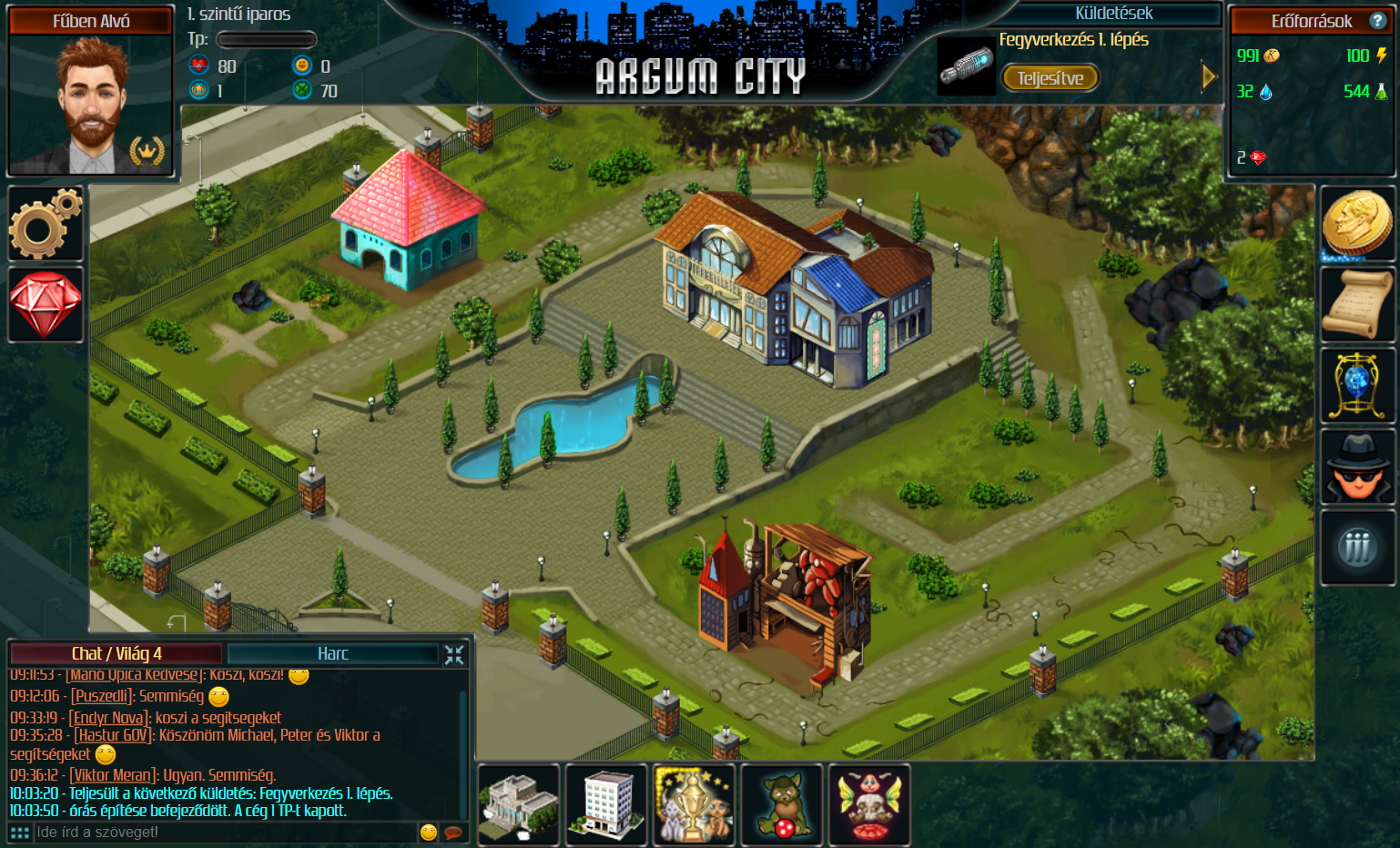Click the chat text input field
The height and width of the screenshot is (848, 1400).
[x=228, y=831]
